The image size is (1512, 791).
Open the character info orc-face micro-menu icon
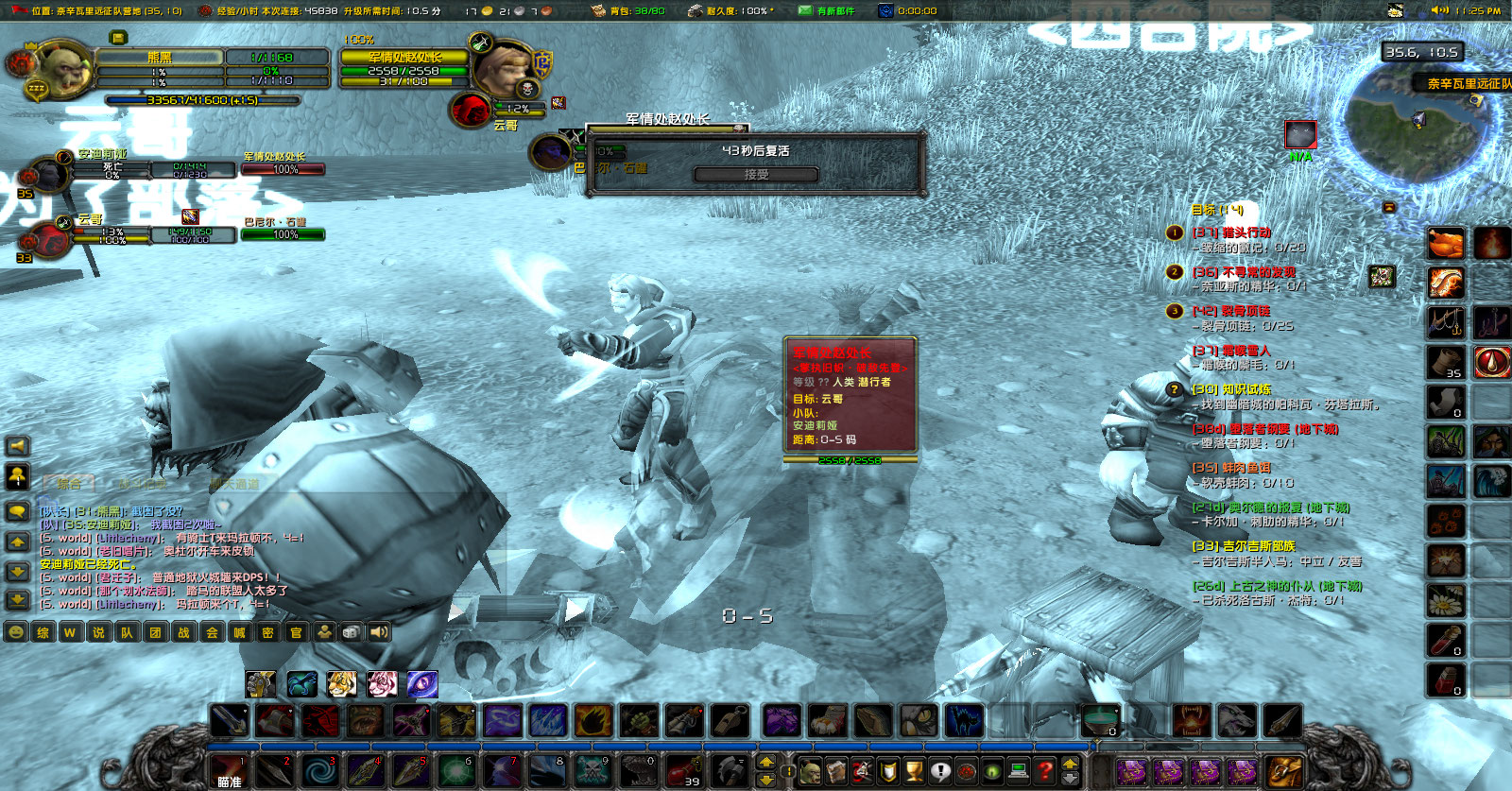[813, 770]
